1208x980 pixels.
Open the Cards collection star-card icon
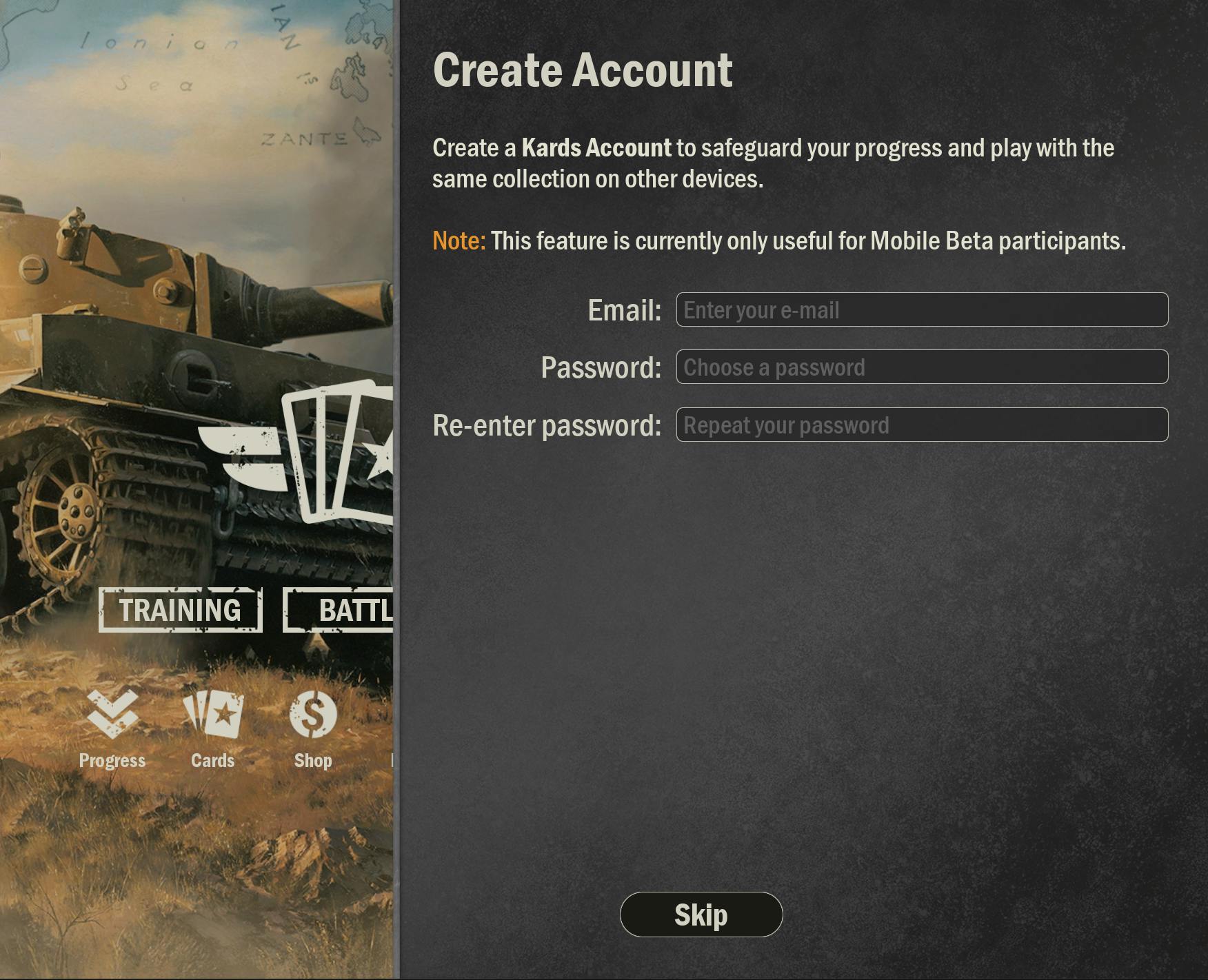(x=214, y=717)
